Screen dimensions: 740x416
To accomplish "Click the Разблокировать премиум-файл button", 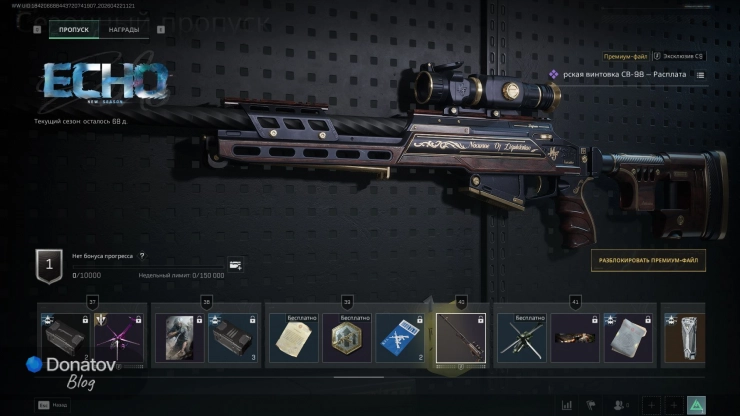I will pyautogui.click(x=647, y=261).
